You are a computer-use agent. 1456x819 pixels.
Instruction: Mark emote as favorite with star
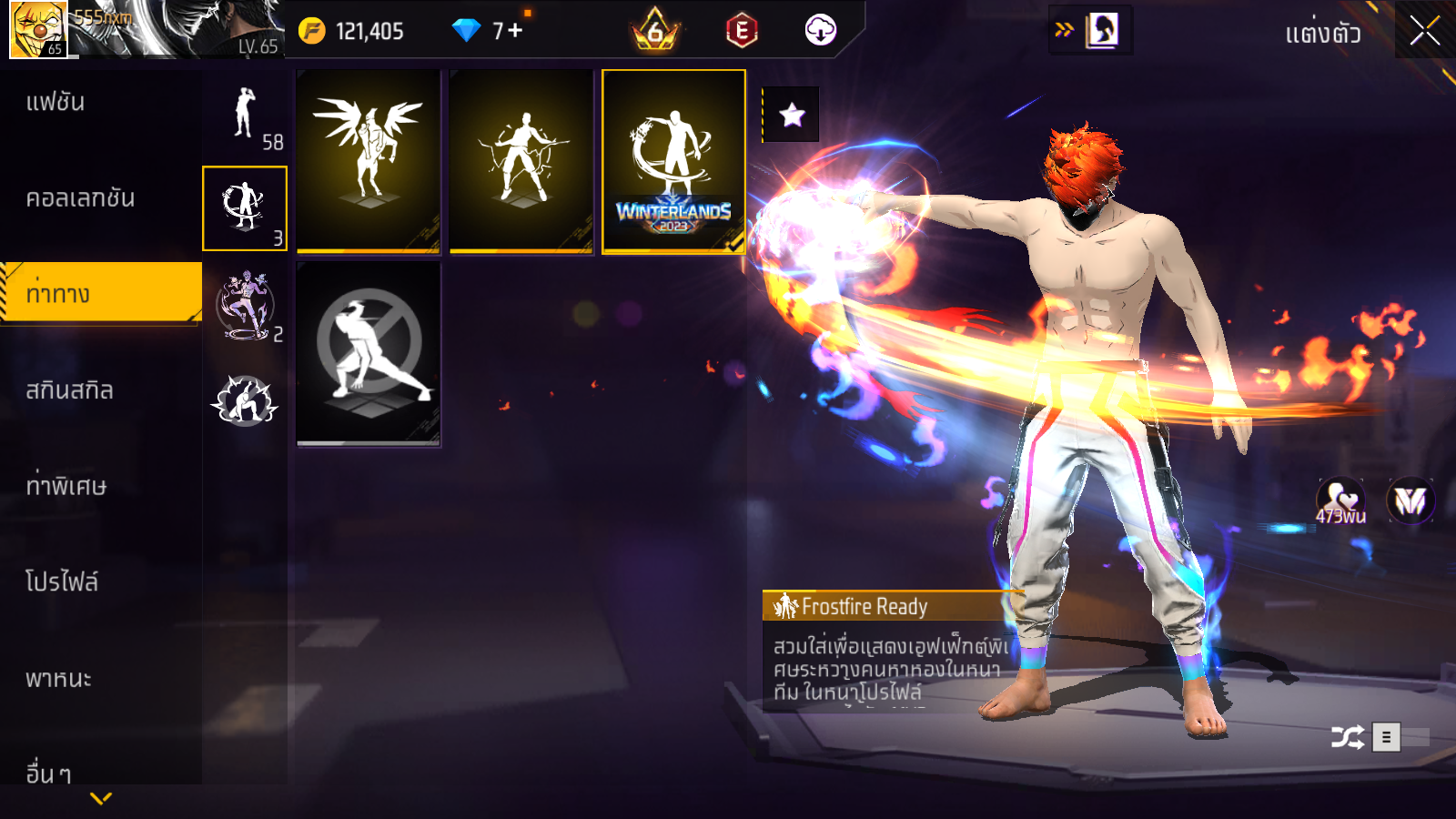(792, 115)
